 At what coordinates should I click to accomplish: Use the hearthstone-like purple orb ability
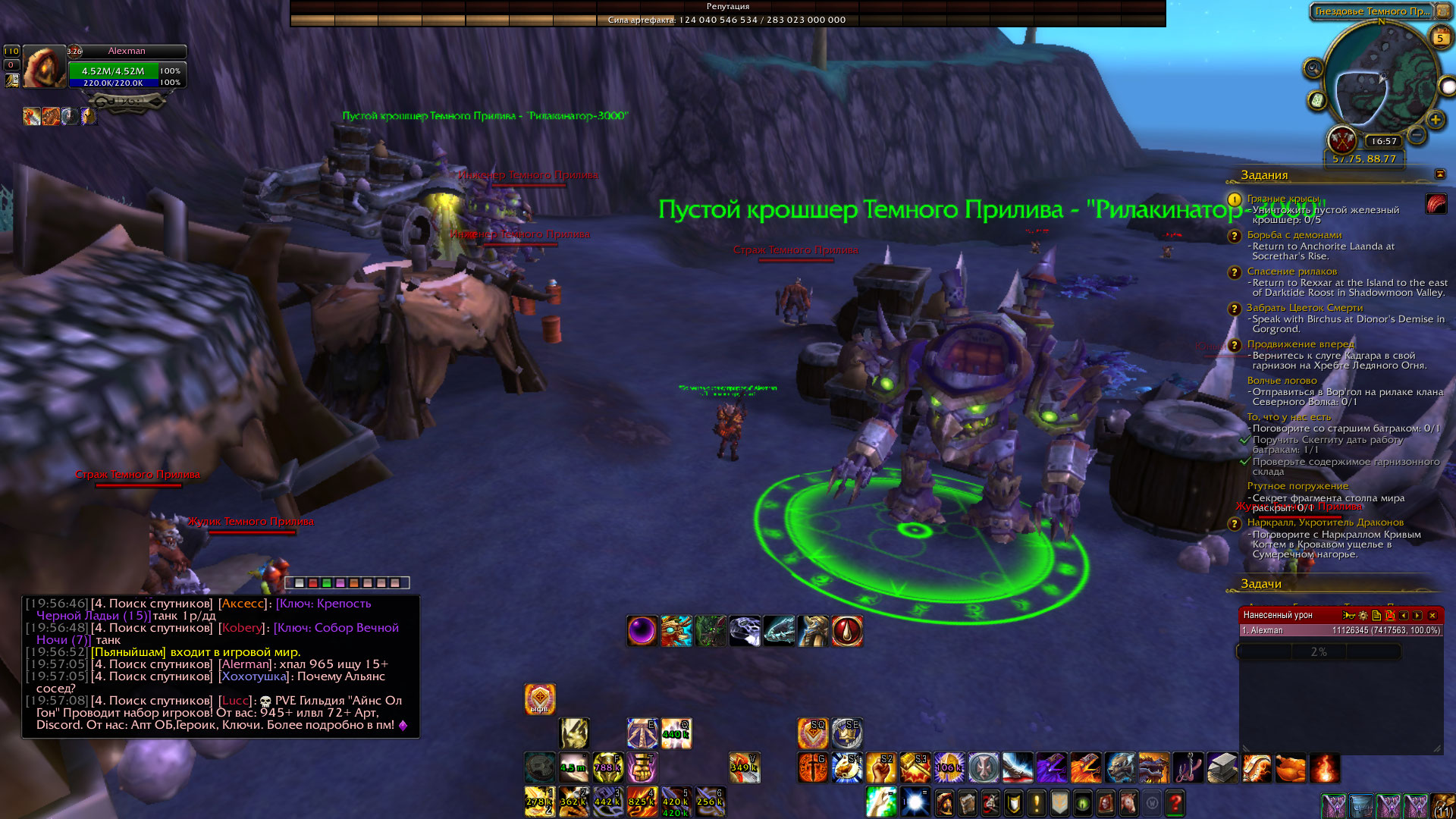(642, 631)
